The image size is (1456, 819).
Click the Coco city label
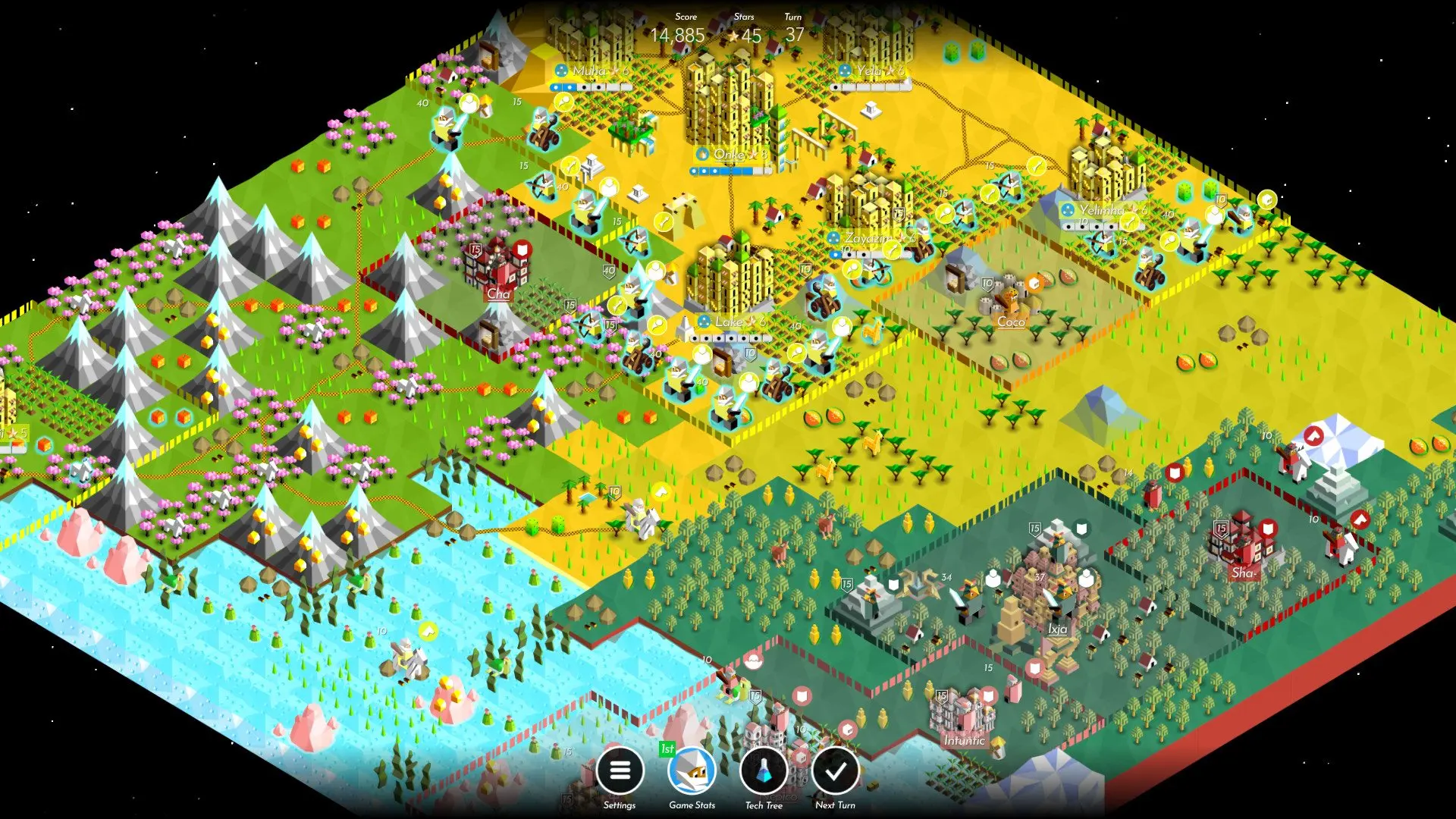tap(1011, 322)
